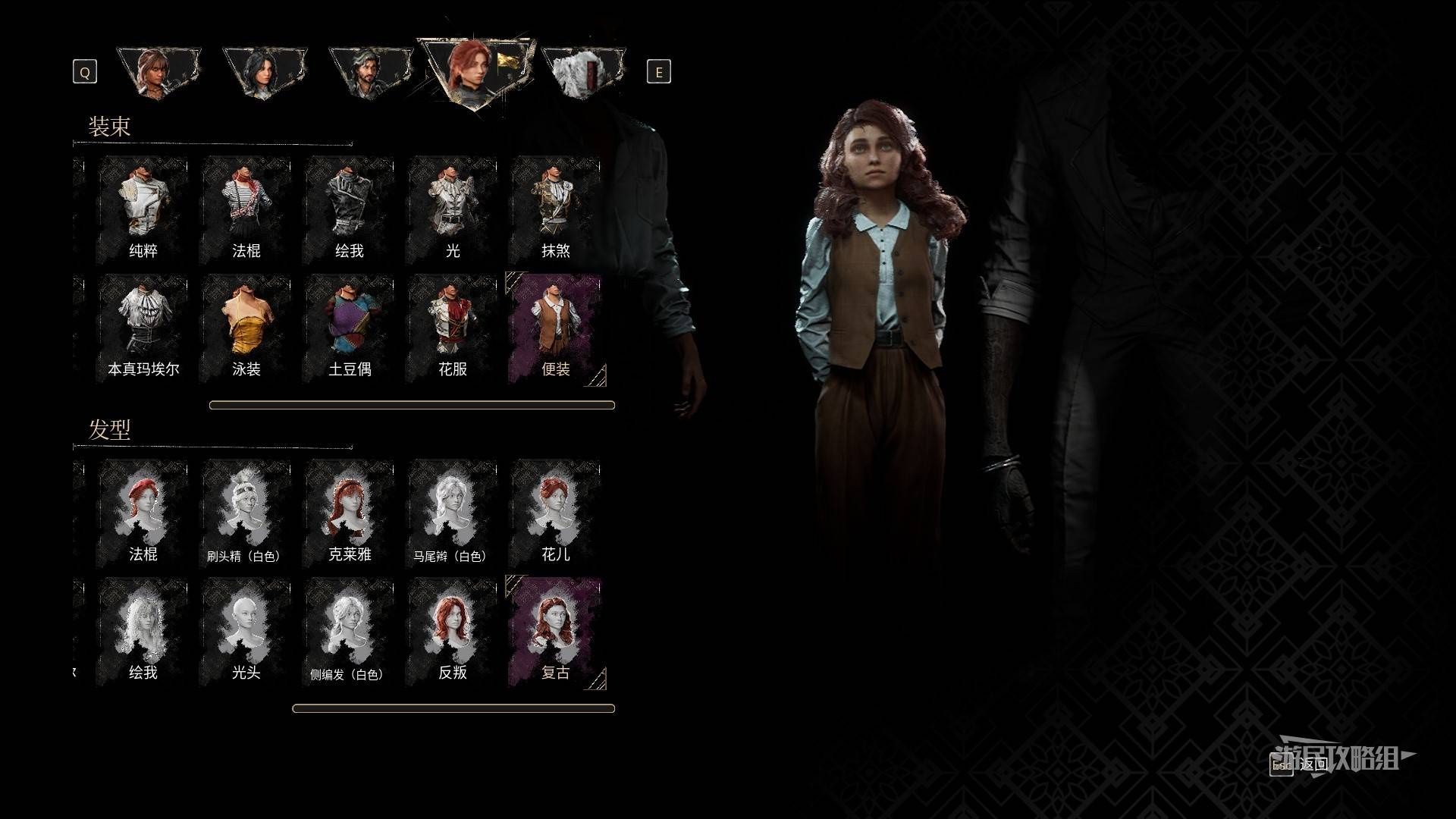Select the 刷头精（白色） hairstyle

coord(246,513)
